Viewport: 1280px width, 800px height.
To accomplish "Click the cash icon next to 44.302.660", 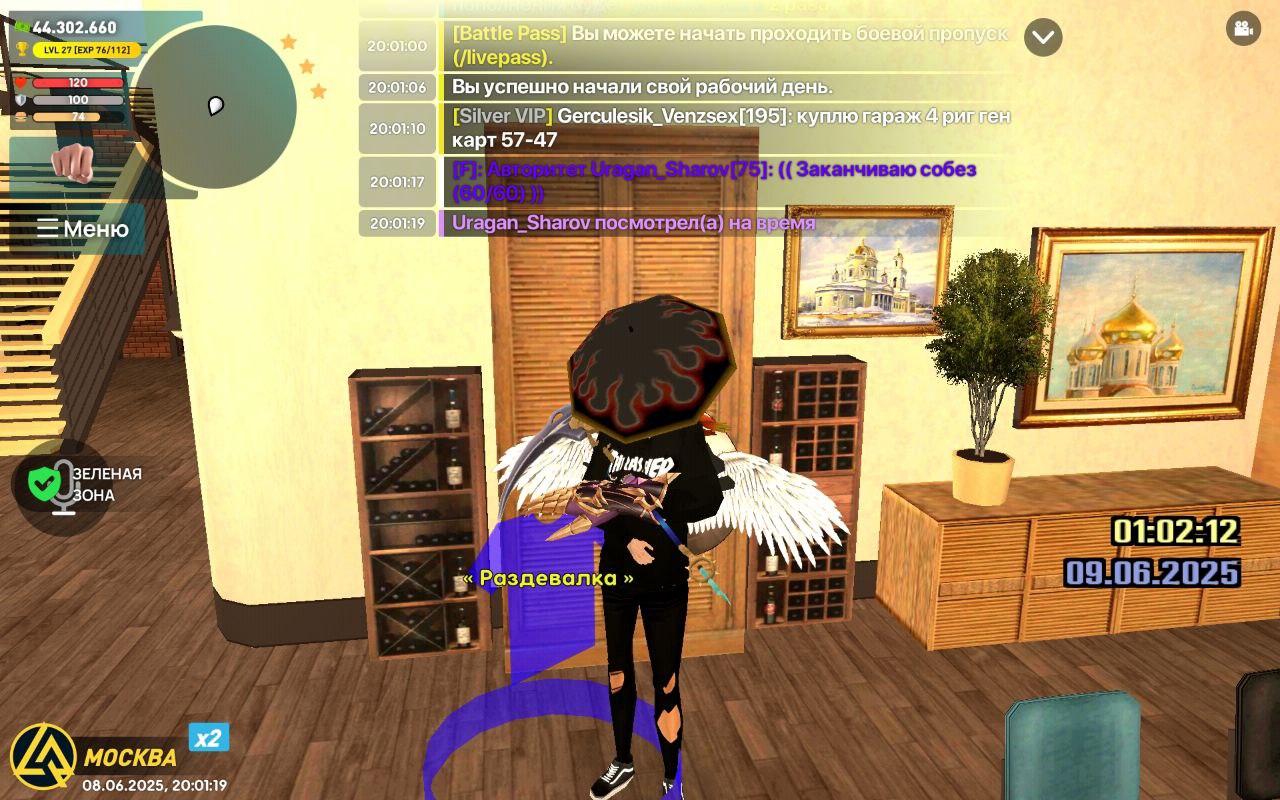I will [x=22, y=27].
